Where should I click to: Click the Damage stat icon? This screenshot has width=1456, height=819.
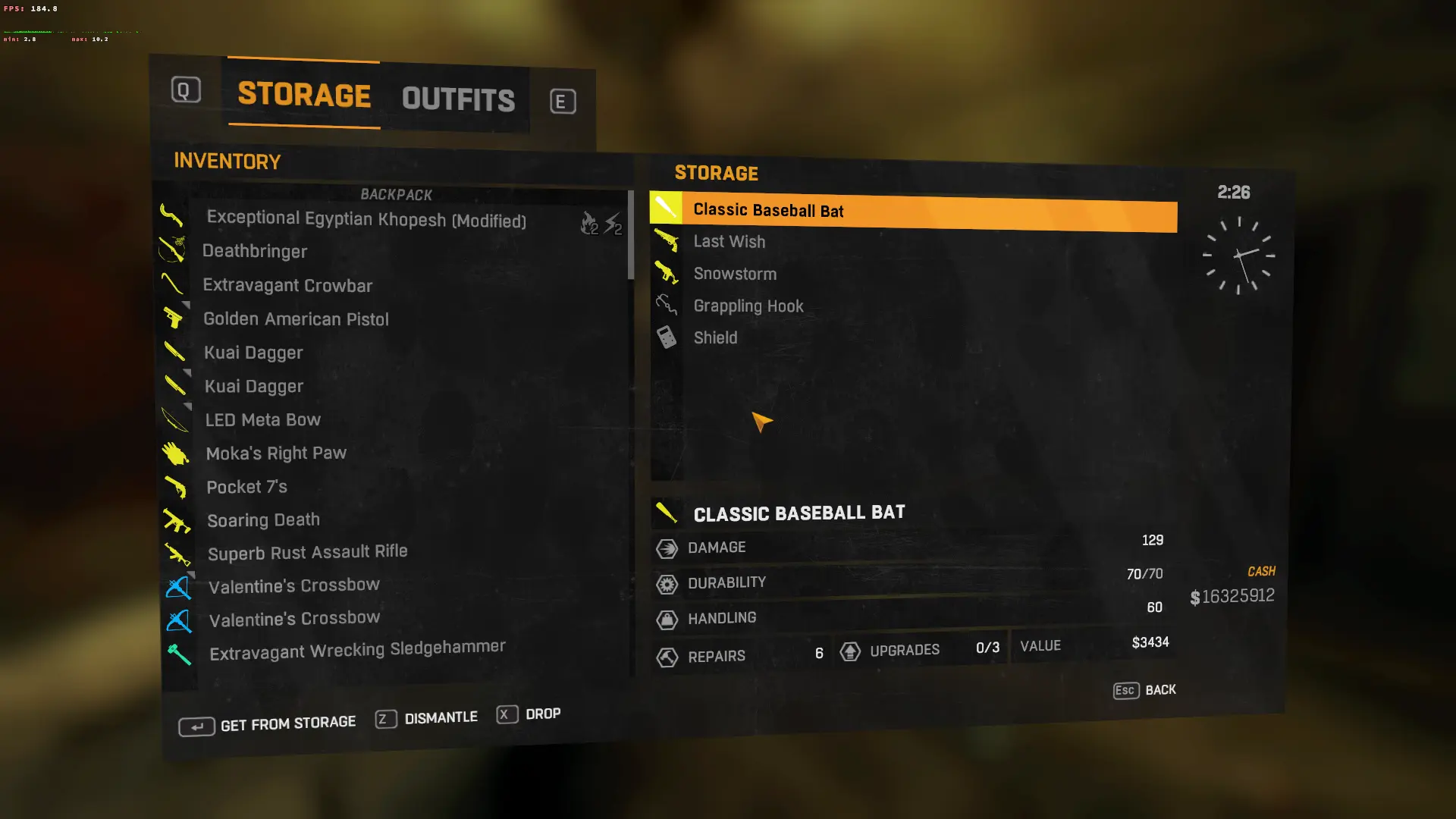click(x=667, y=548)
